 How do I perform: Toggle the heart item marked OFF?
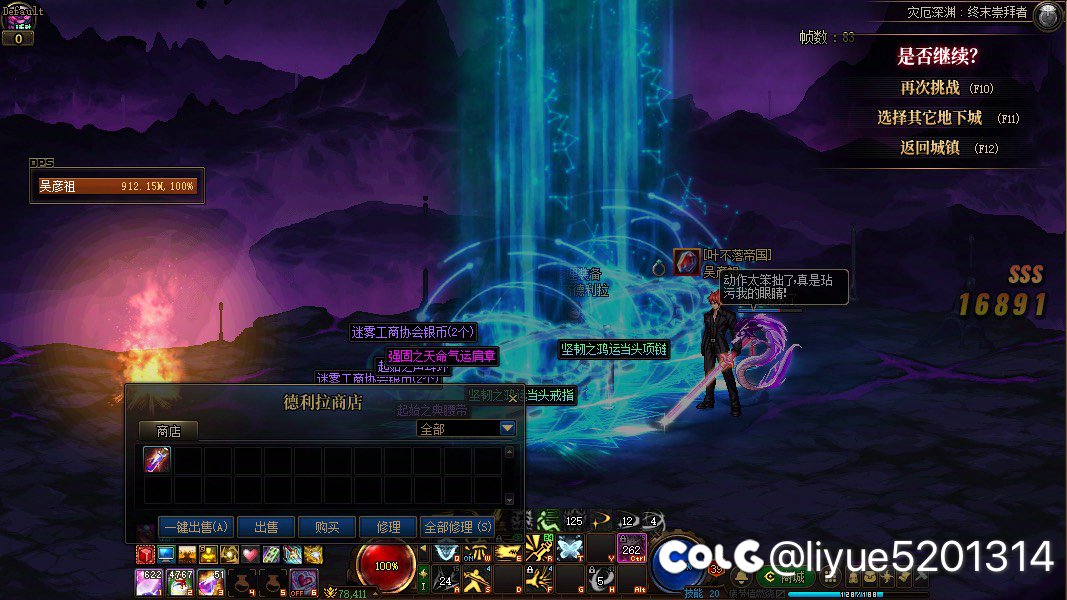pyautogui.click(x=303, y=580)
